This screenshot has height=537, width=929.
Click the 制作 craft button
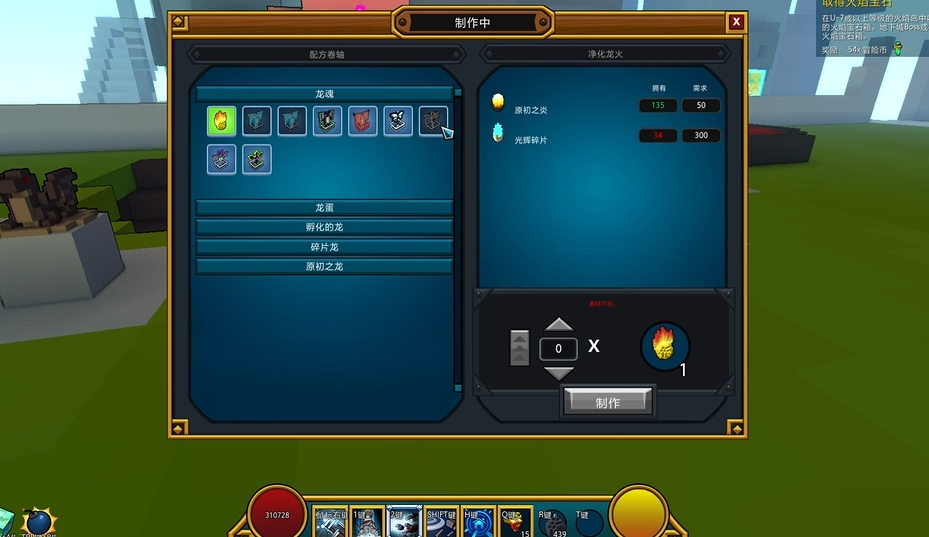pos(608,402)
